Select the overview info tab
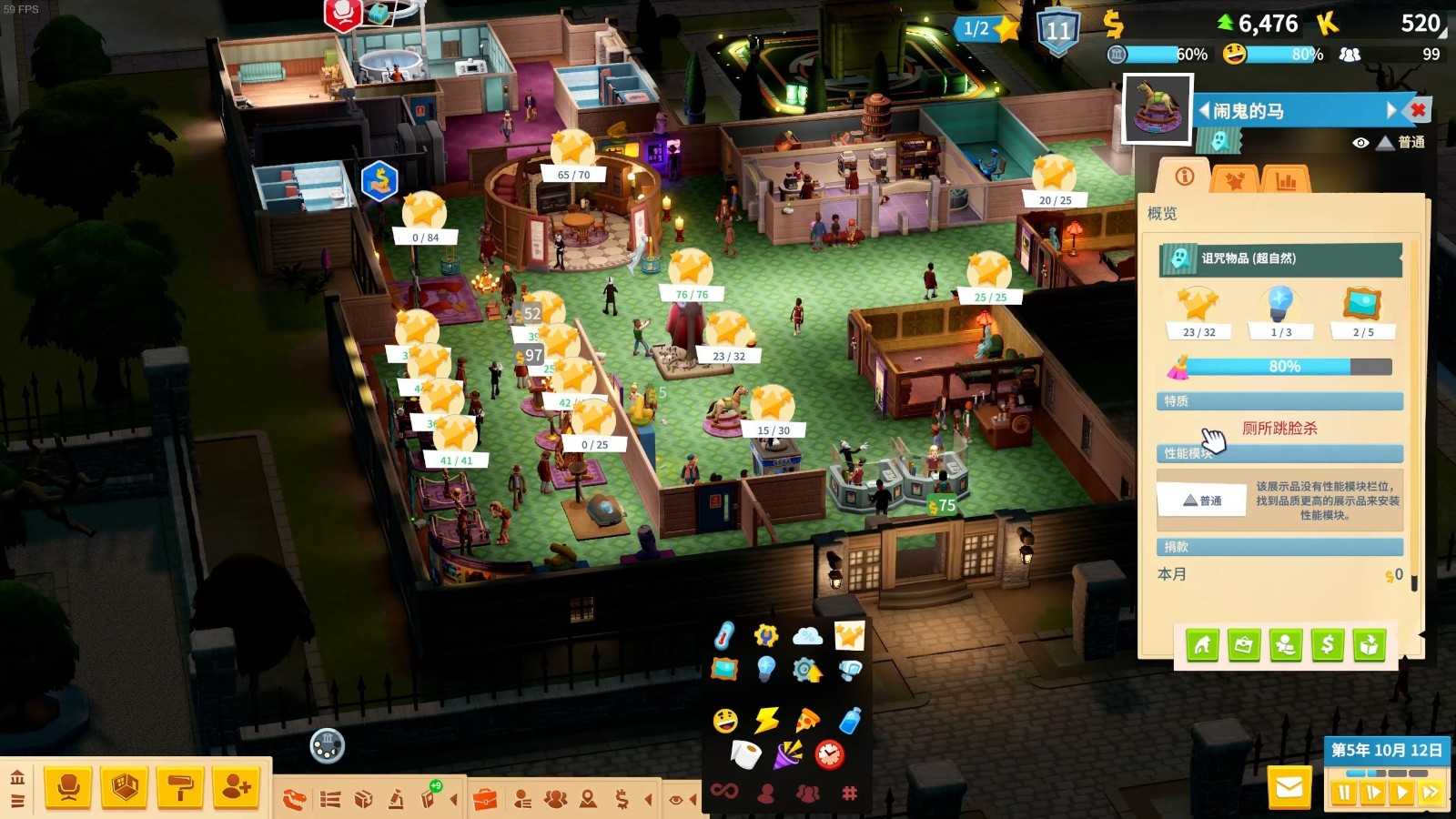1456x819 pixels. coord(1184,177)
